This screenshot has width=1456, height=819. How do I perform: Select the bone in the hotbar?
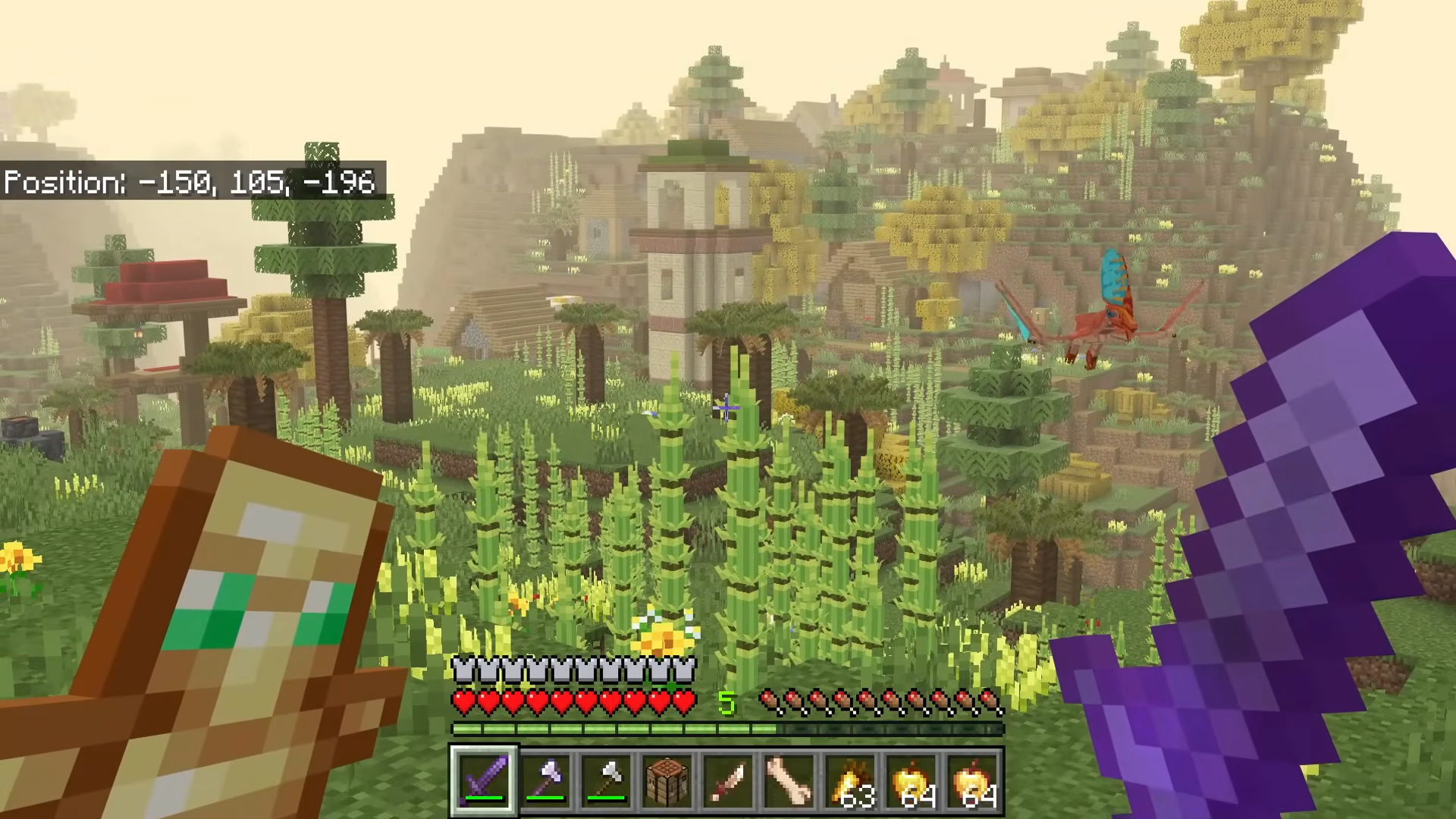[789, 780]
